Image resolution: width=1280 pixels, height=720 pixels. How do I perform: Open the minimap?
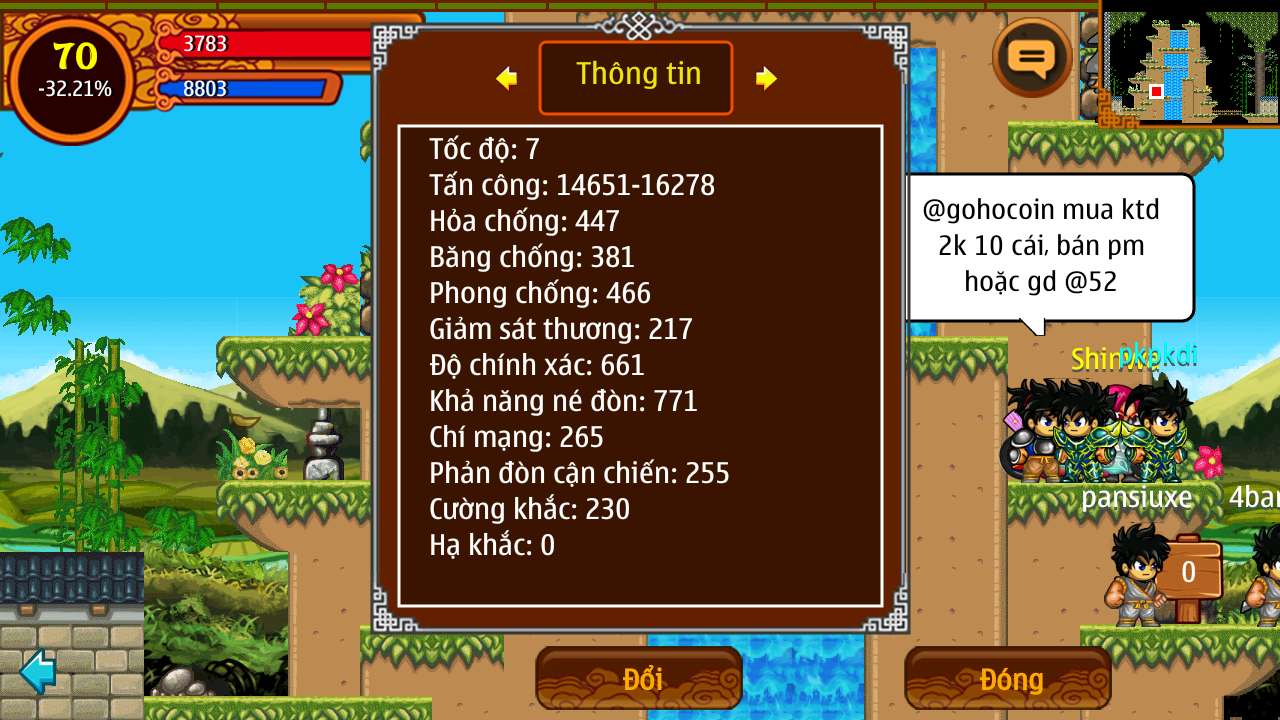pyautogui.click(x=1188, y=64)
